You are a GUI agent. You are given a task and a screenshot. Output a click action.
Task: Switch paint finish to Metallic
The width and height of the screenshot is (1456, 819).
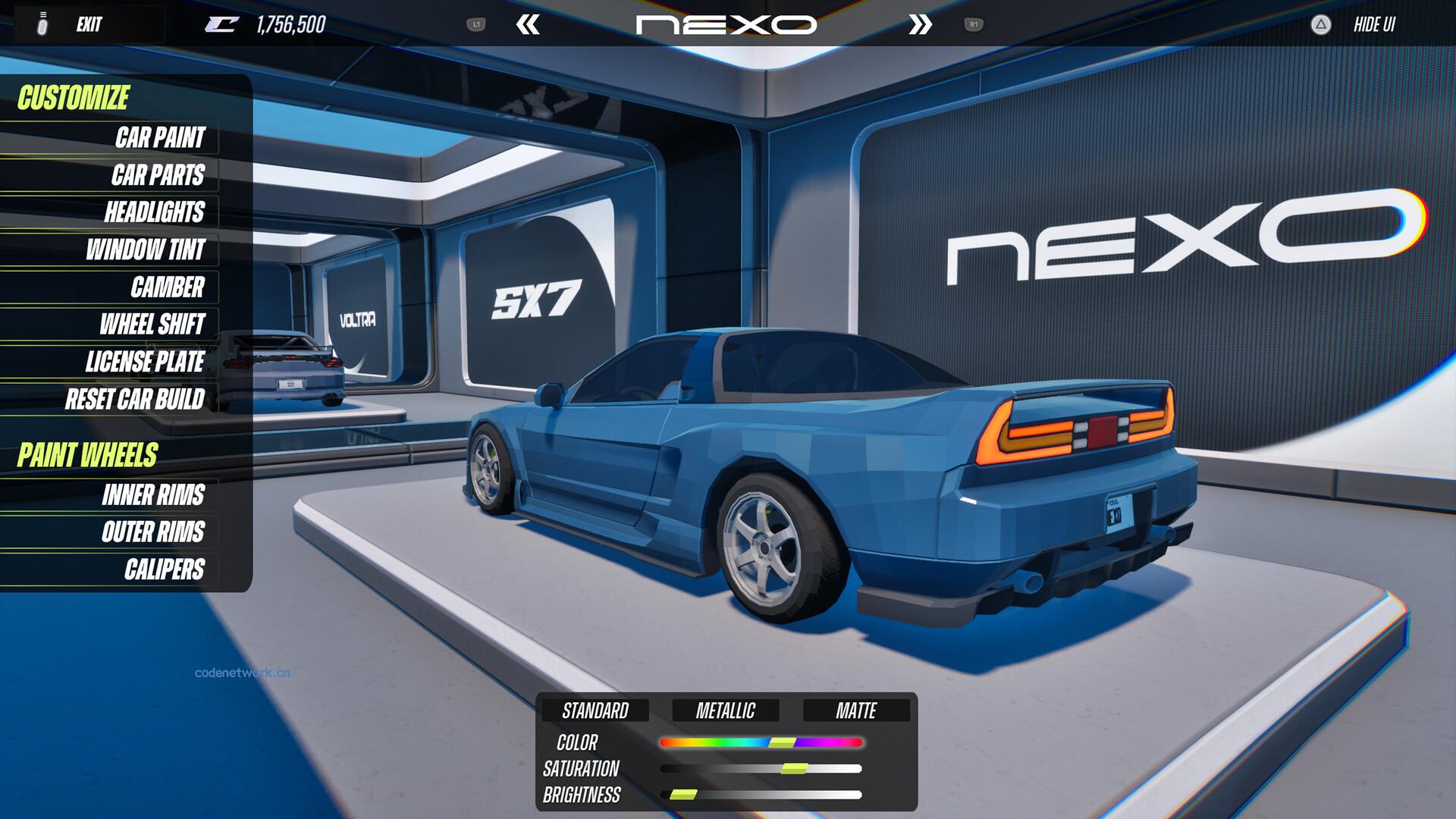[x=725, y=711]
